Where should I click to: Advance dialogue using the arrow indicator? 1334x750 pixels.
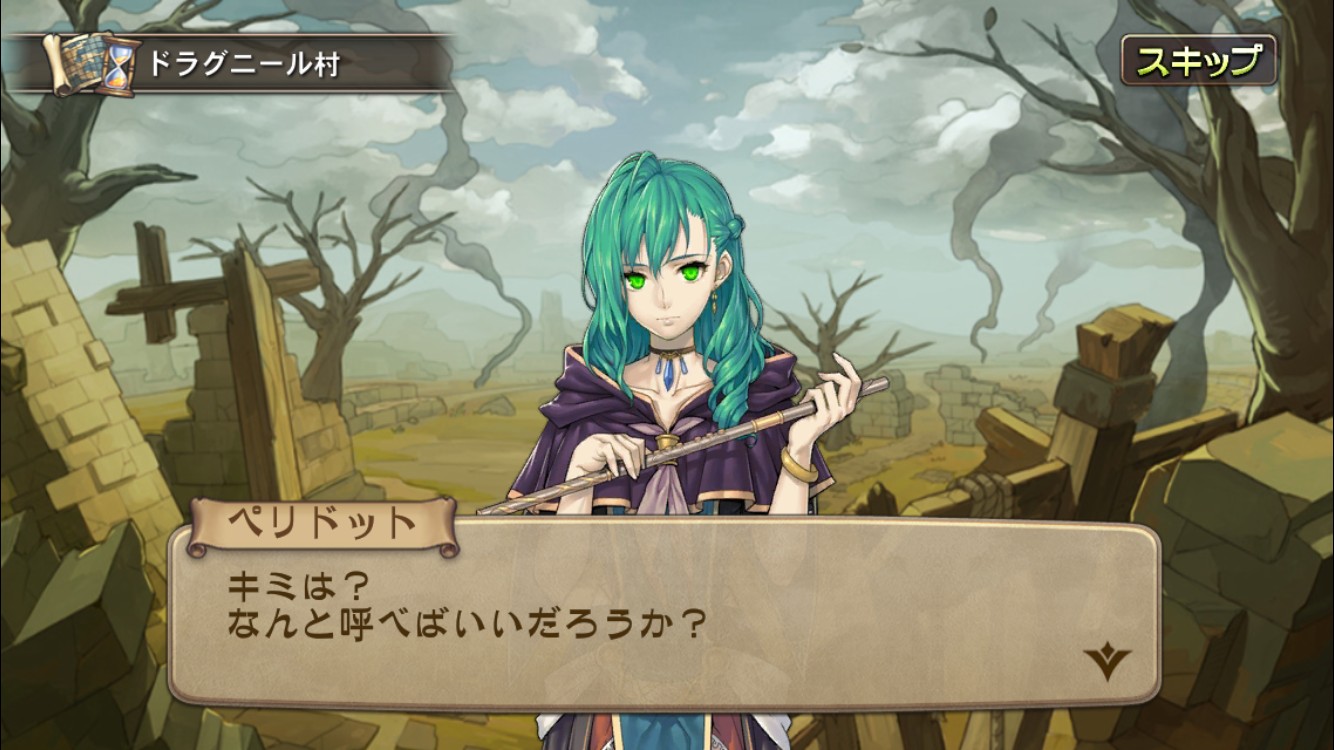click(x=1106, y=662)
